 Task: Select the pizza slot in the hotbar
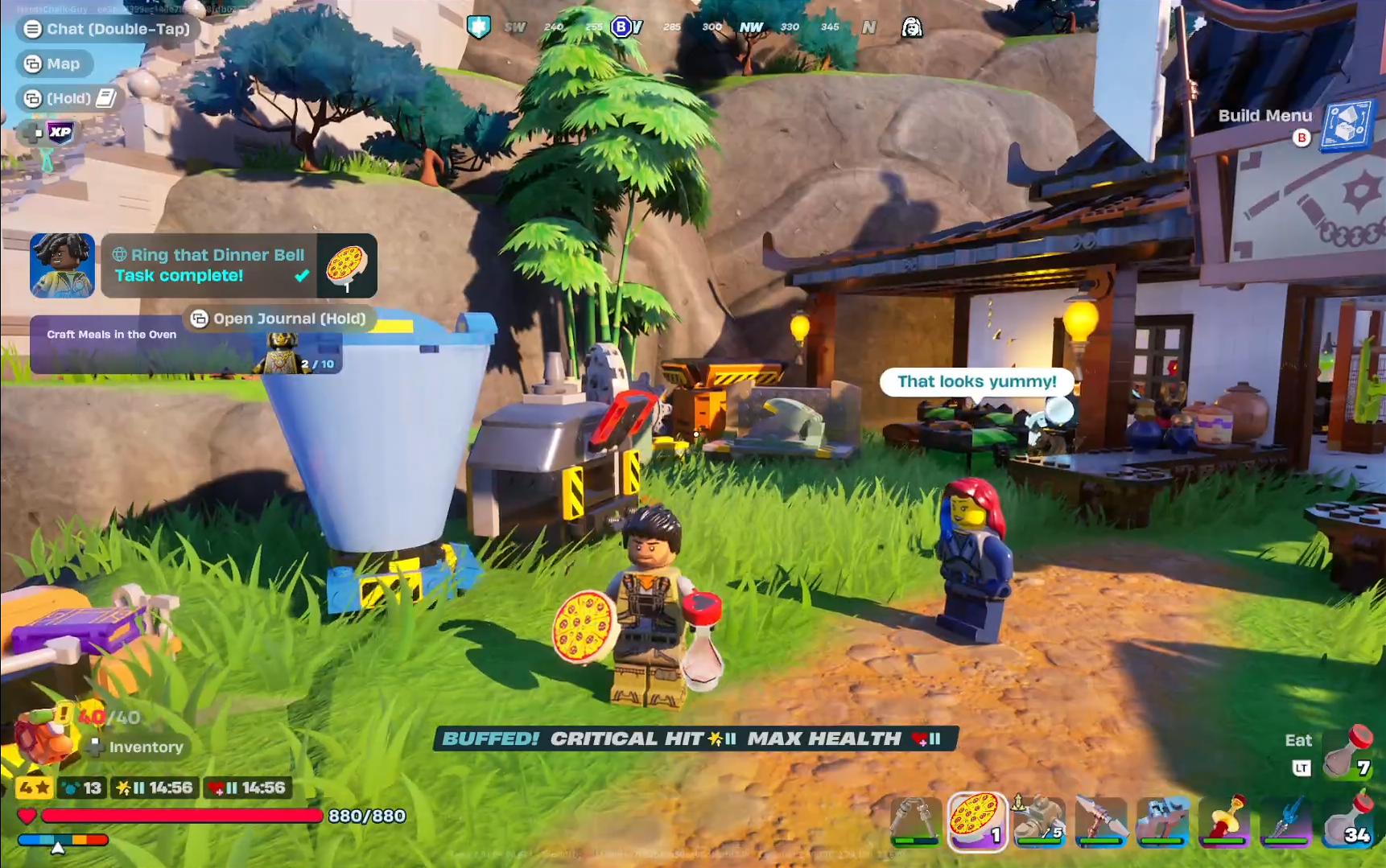976,822
